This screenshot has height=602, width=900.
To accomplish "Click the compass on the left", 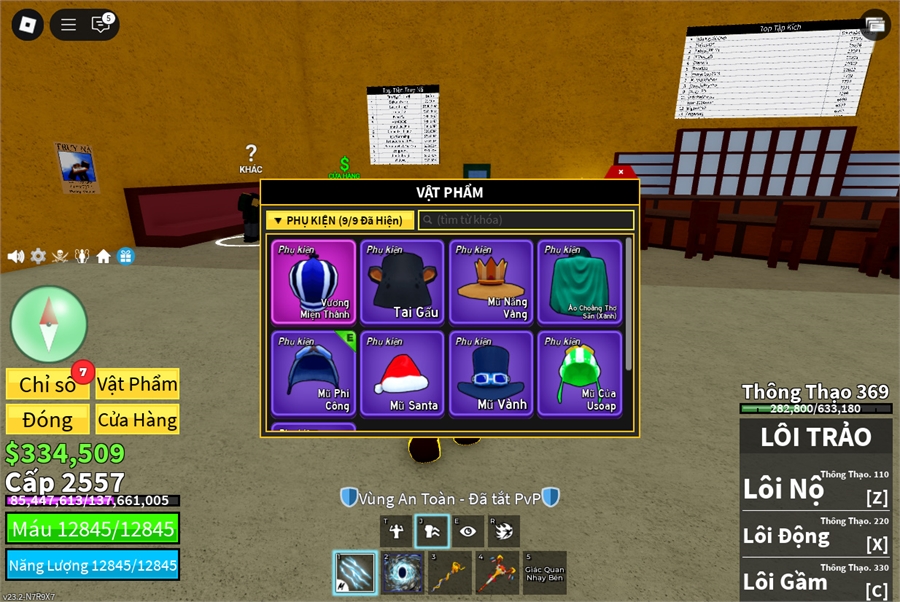I will pyautogui.click(x=49, y=324).
